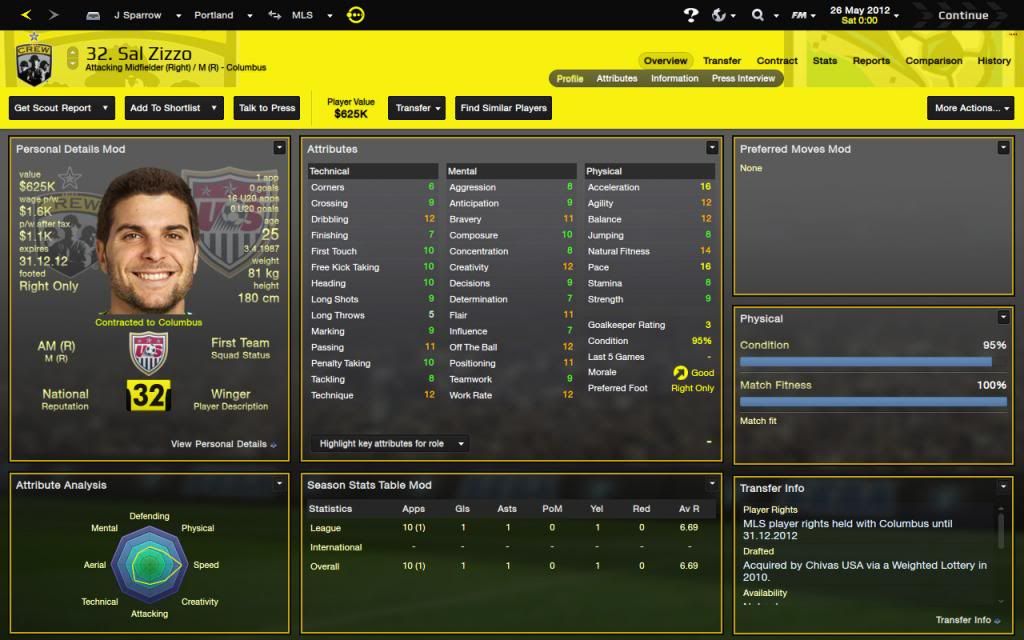The width and height of the screenshot is (1024, 640).
Task: Switch to the Stats tab
Action: (x=824, y=61)
